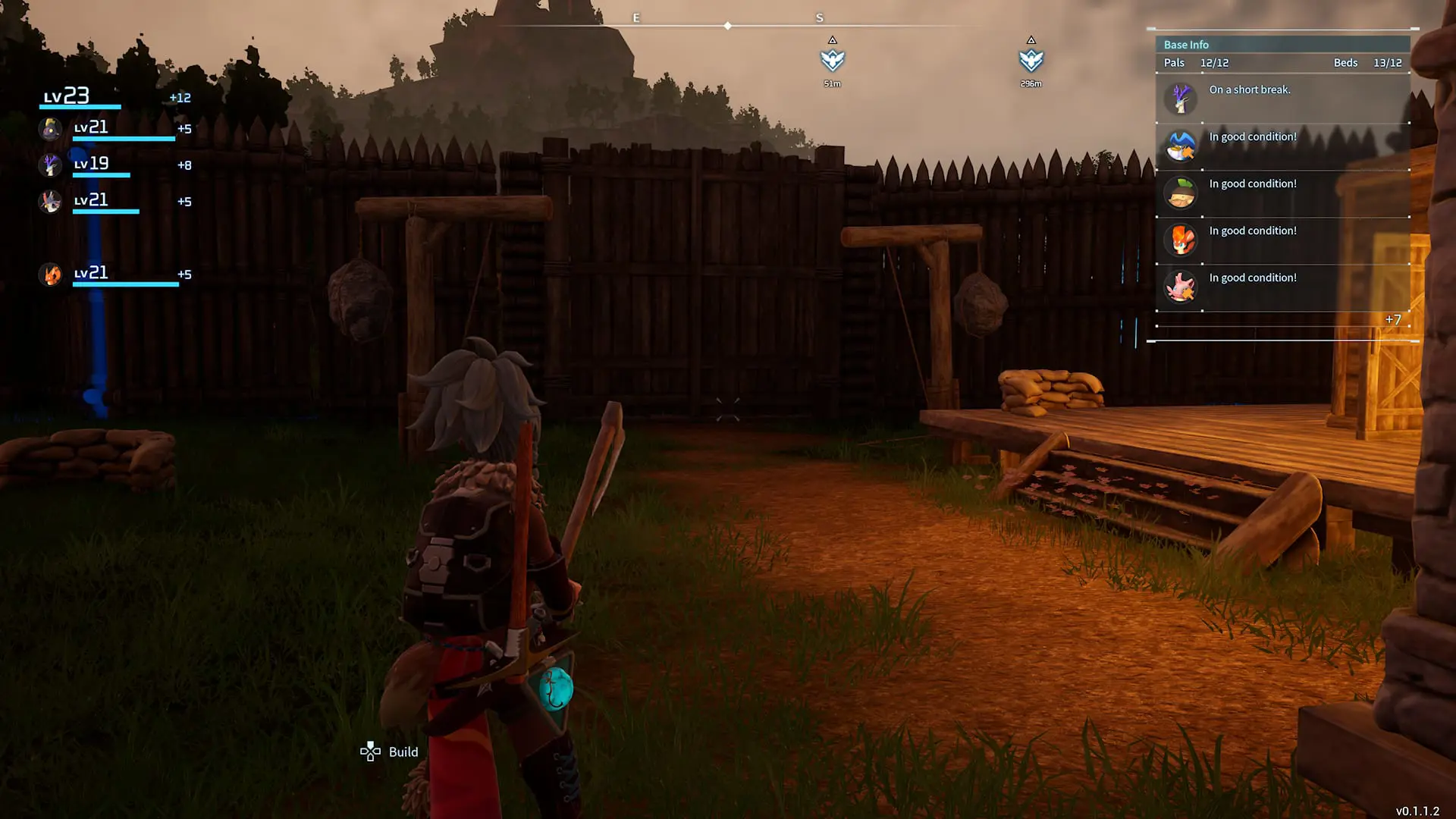Click the leaf-headed Pal icon in Base Info

[1180, 193]
